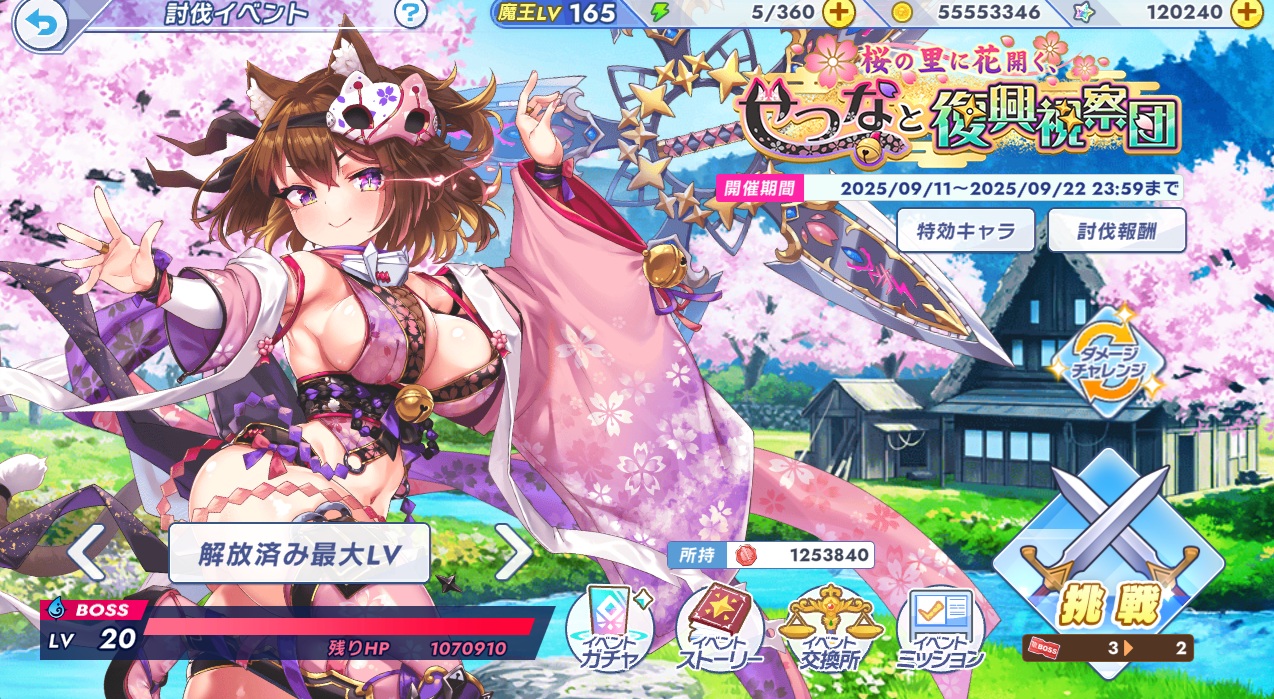Click the 解放済み最大LV button

click(x=299, y=552)
